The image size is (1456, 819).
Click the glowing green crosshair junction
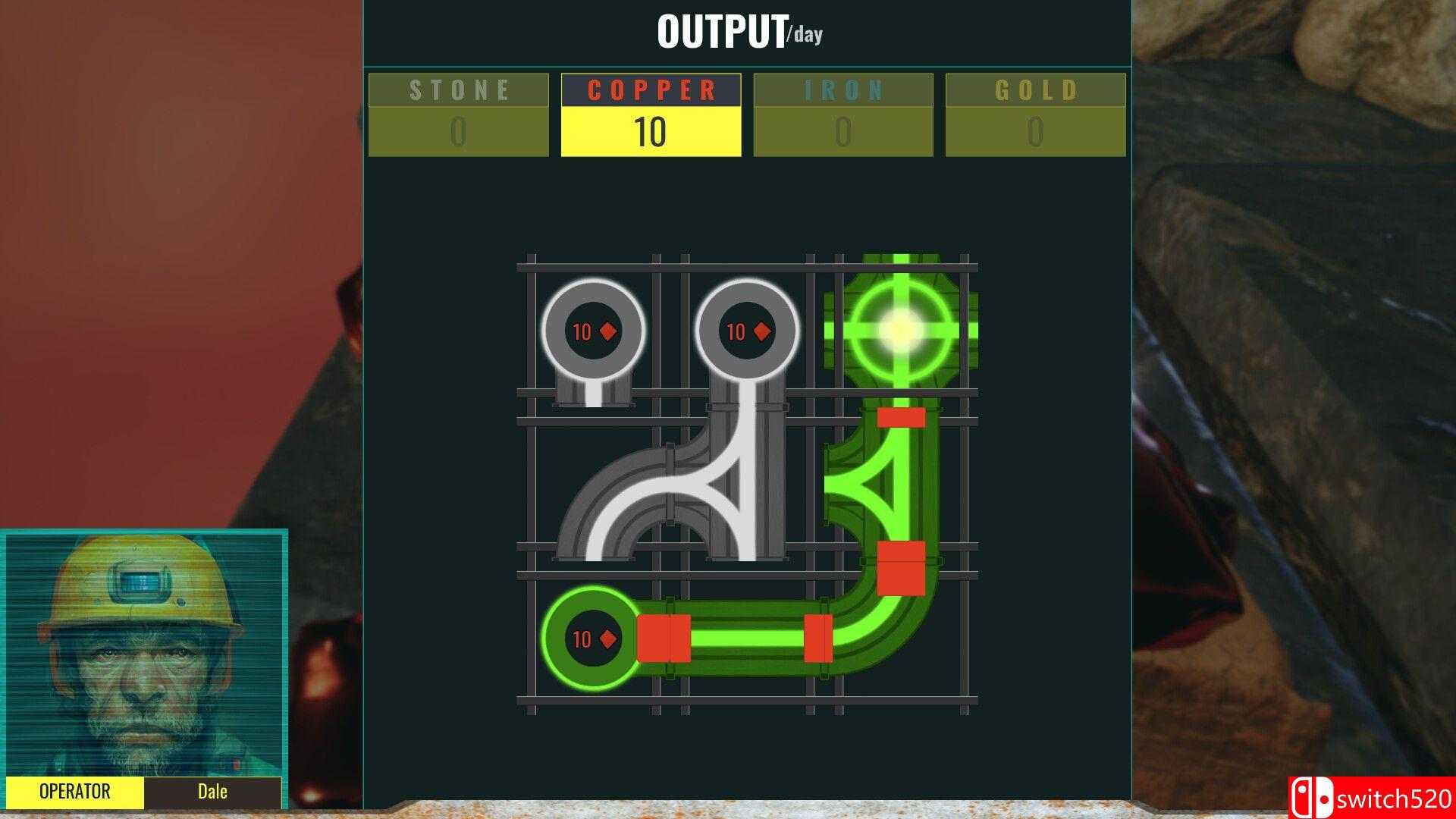pyautogui.click(x=899, y=330)
